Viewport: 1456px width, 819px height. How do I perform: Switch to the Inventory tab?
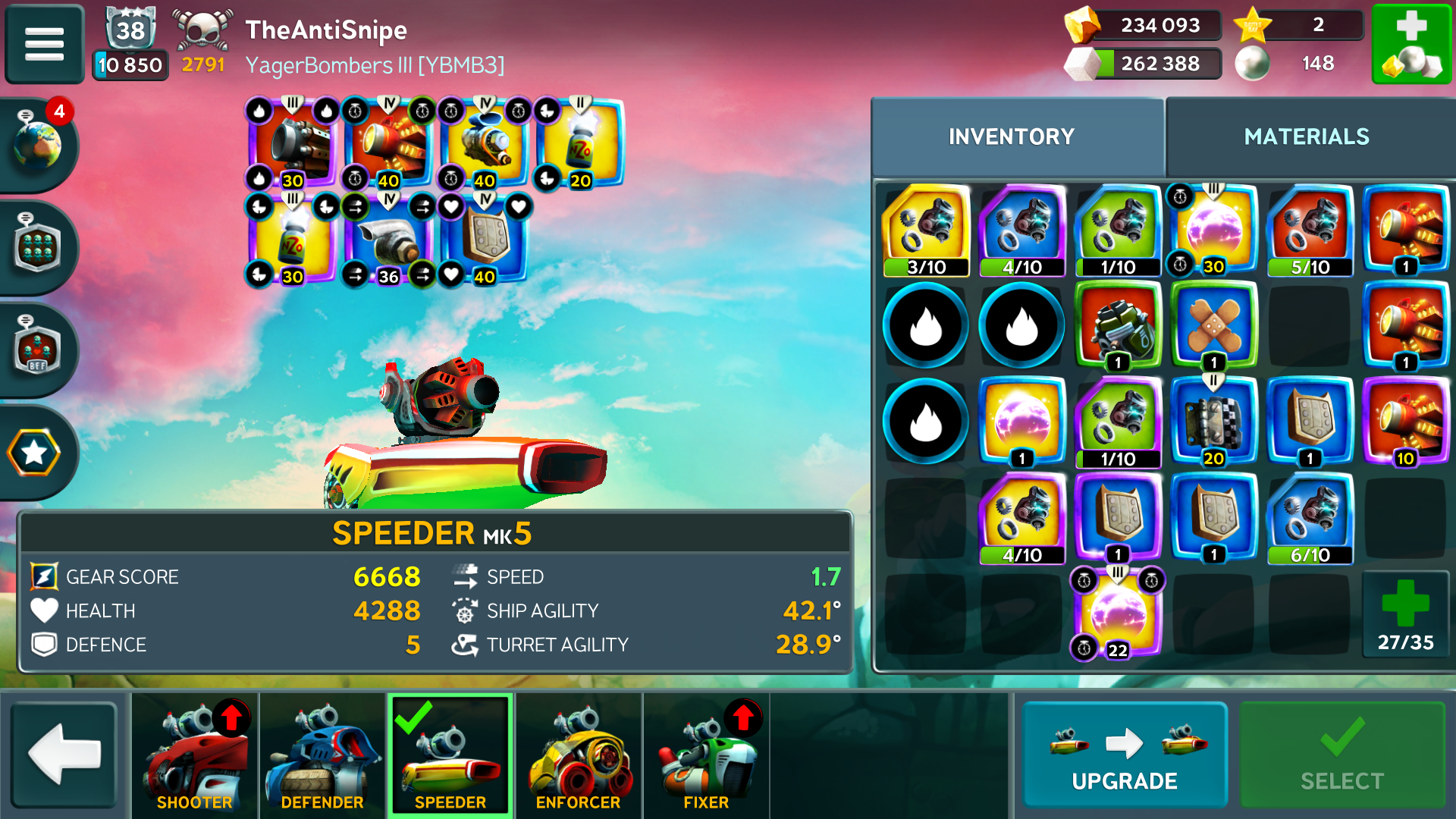[1012, 137]
